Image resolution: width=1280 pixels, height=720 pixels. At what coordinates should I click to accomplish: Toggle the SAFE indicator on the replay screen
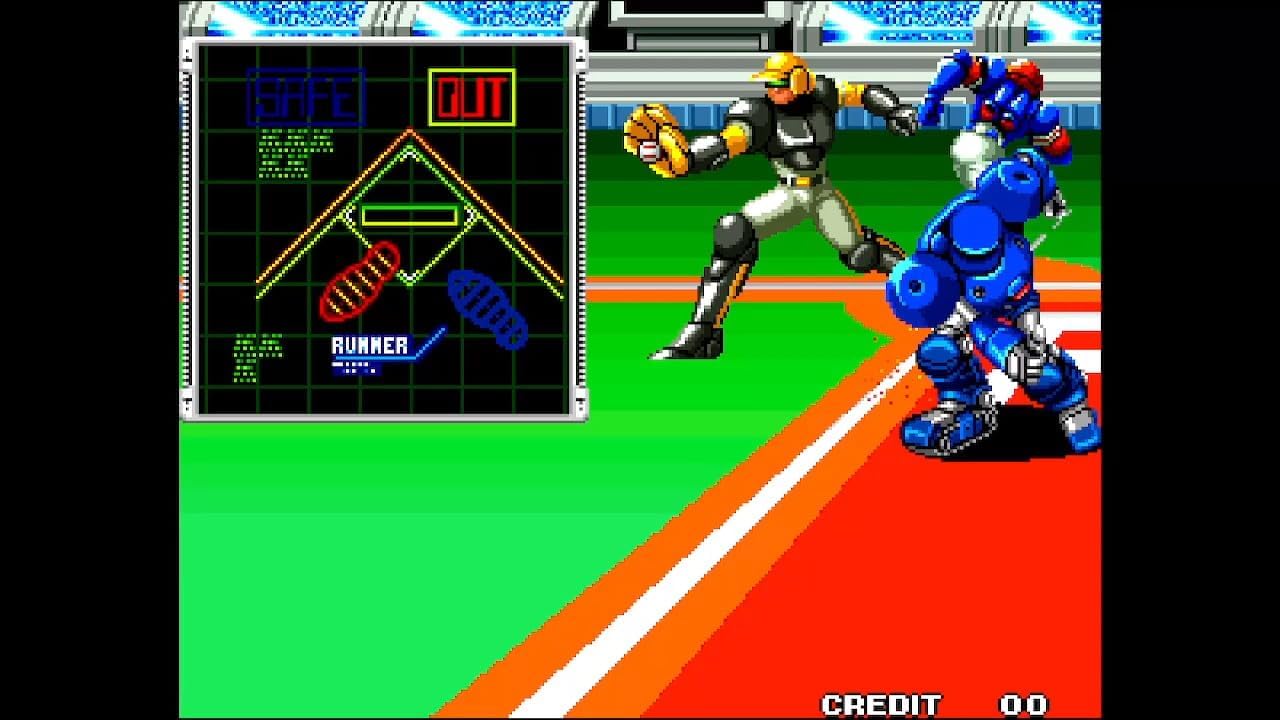point(302,95)
